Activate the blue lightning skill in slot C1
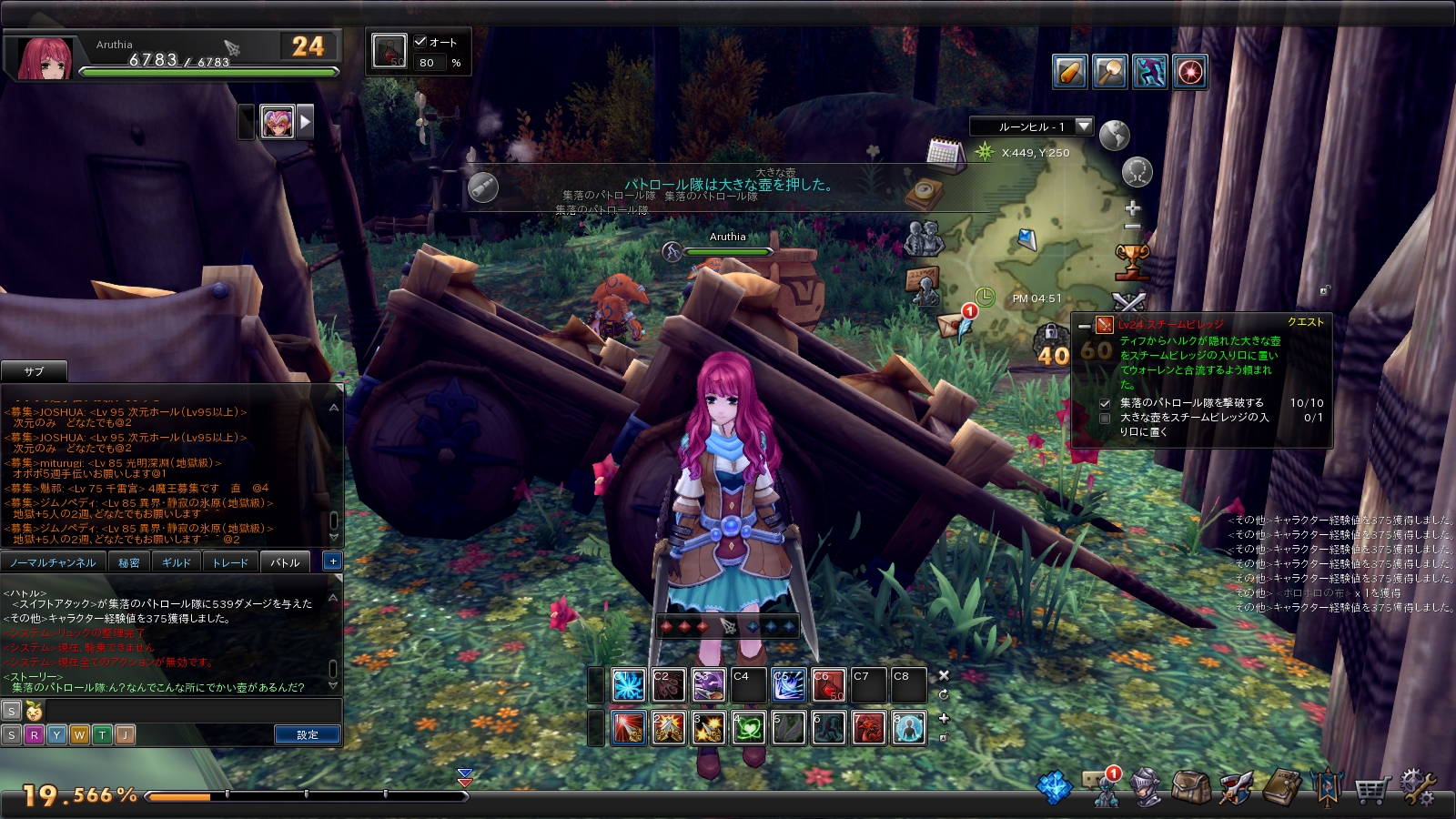Image resolution: width=1456 pixels, height=819 pixels. tap(628, 685)
